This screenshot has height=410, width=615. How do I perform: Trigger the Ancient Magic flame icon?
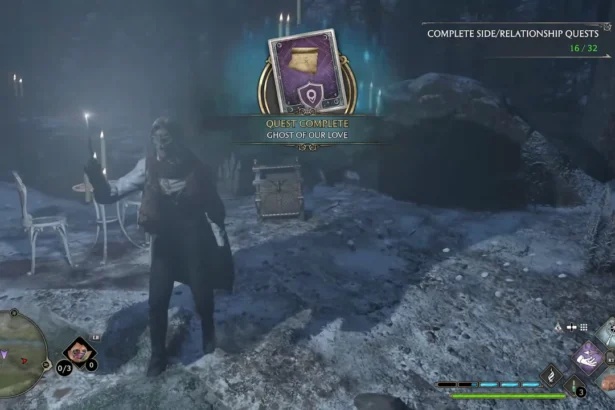553,375
